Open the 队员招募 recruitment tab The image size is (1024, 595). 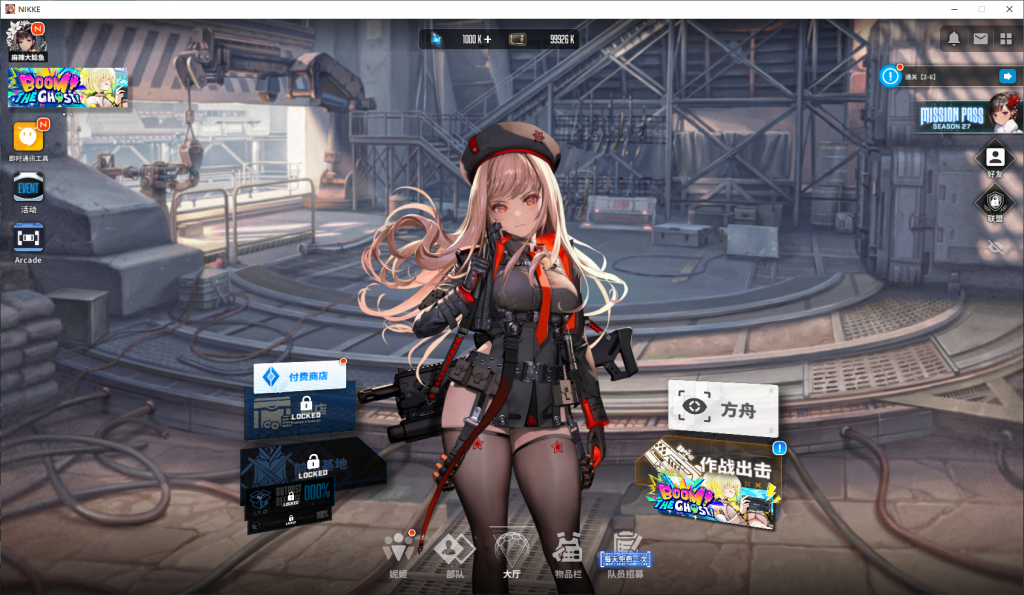[x=626, y=551]
